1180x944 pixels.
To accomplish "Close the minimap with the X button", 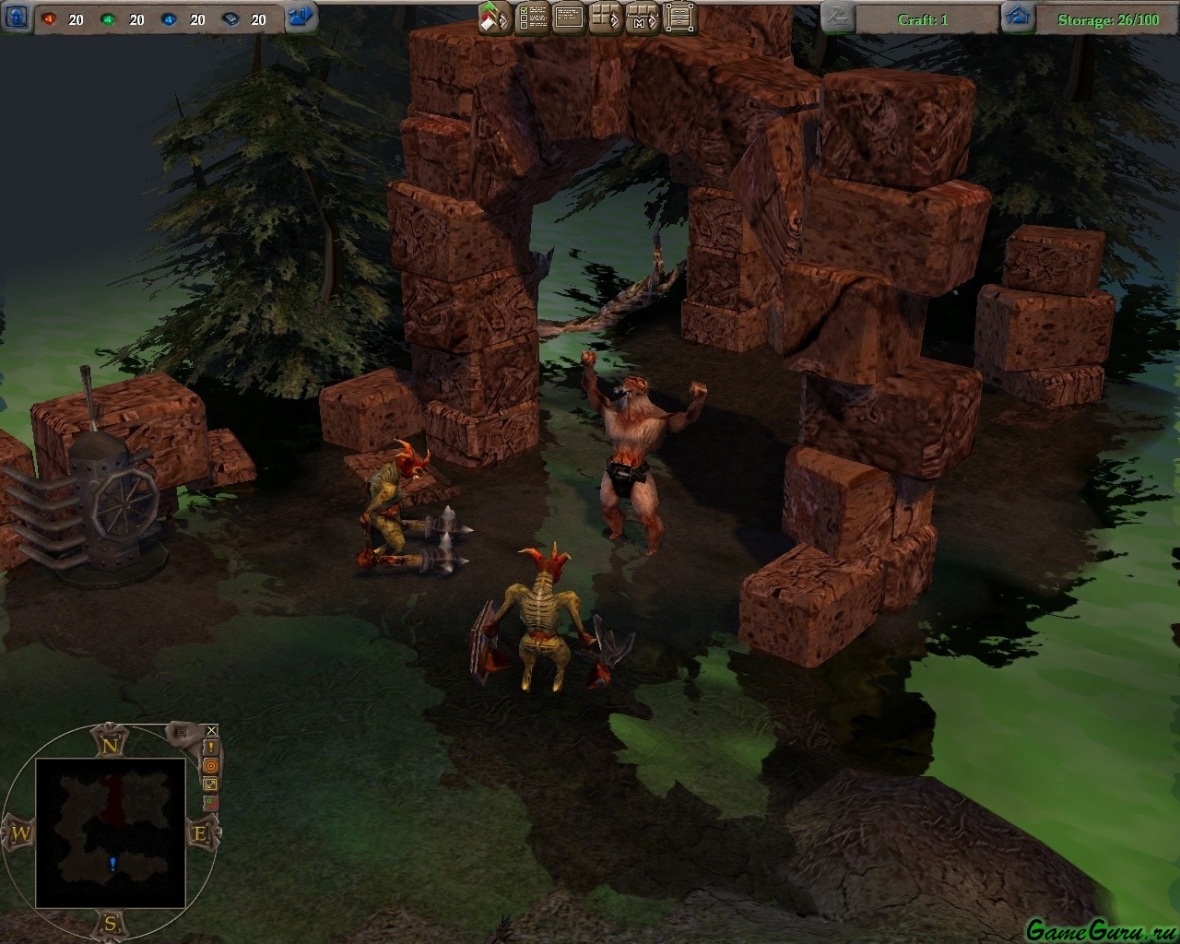I will [211, 731].
